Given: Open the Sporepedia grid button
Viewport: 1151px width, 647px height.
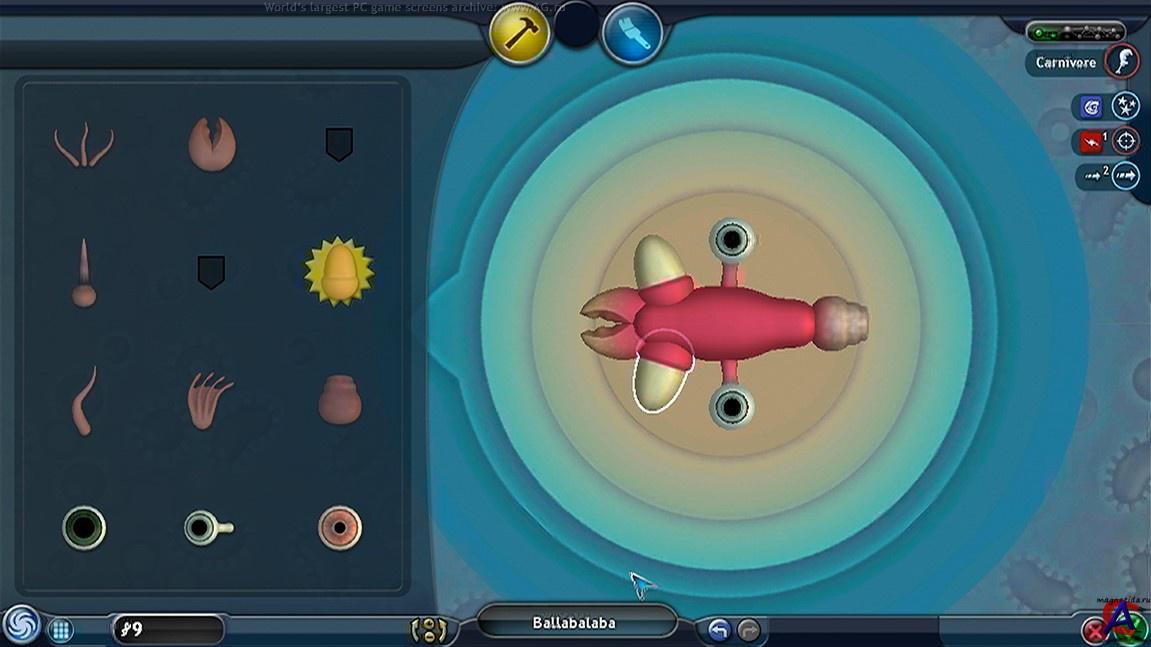Looking at the screenshot, I should 61,630.
